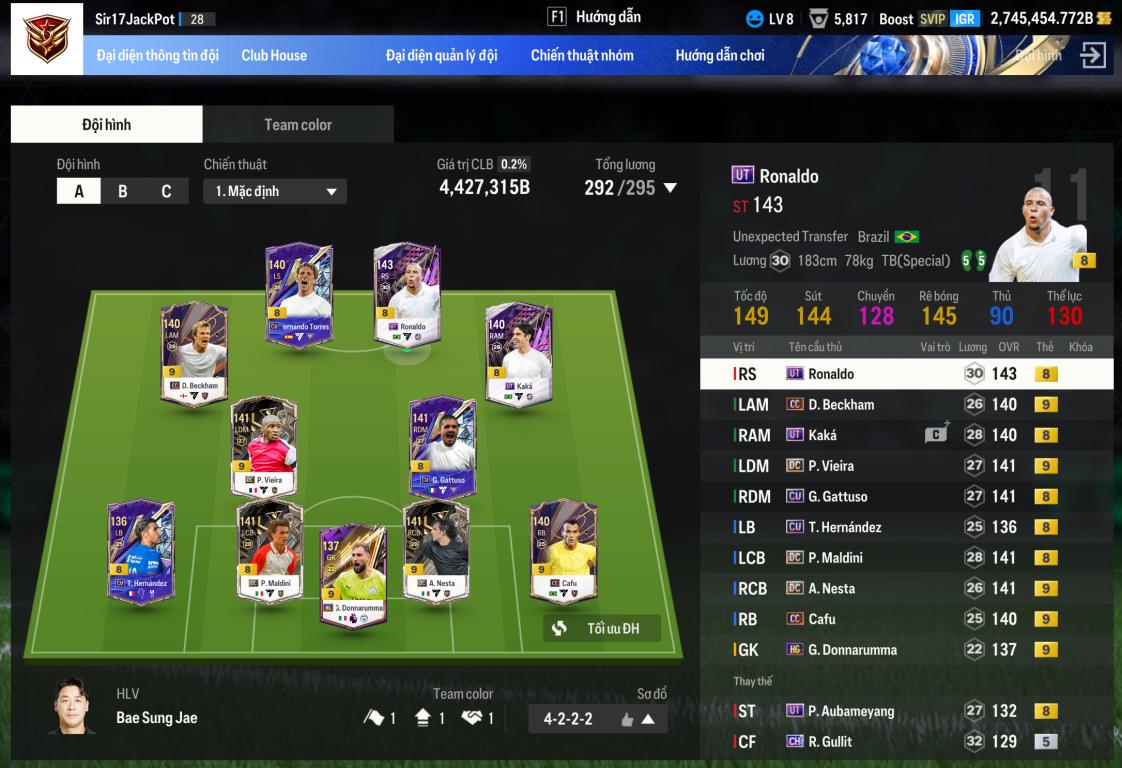Expand the Tổng lương salary arrow
The width and height of the screenshot is (1122, 768).
(670, 188)
